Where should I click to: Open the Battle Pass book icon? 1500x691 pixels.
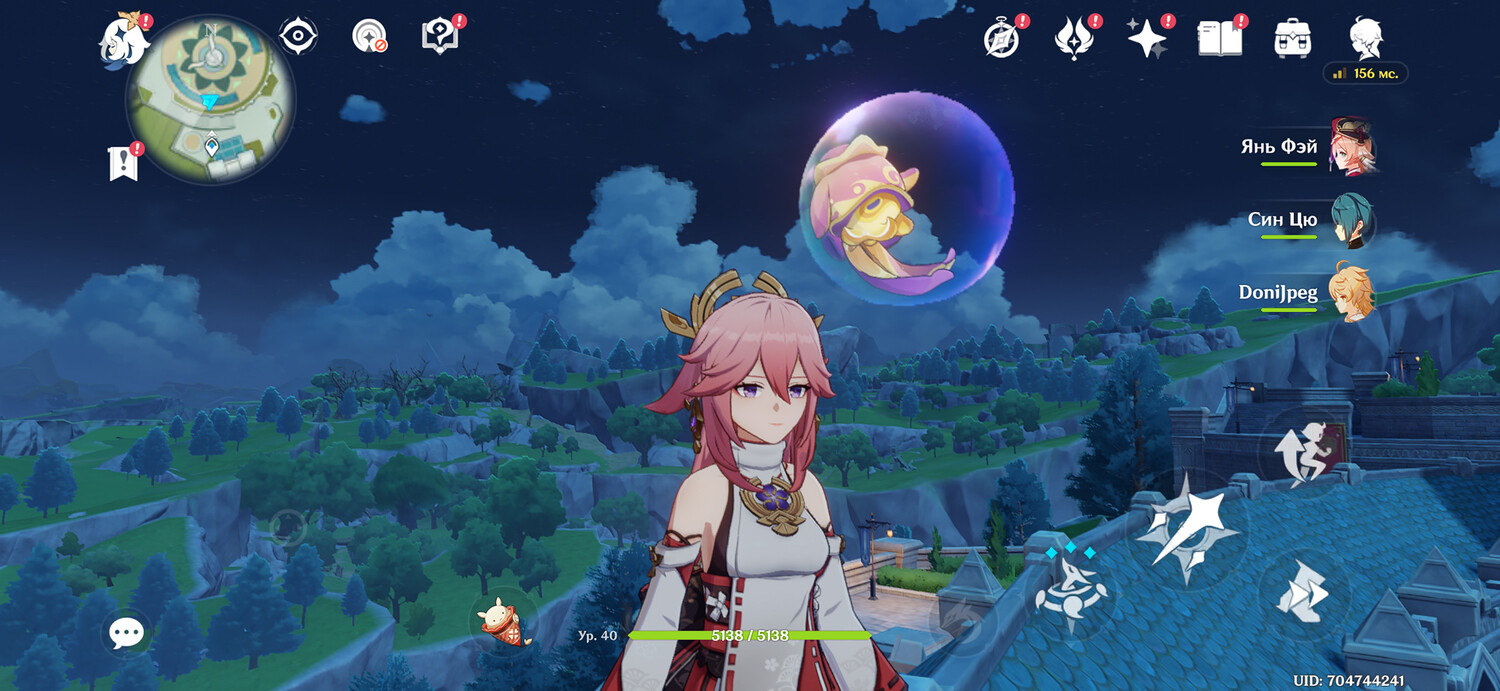1220,38
